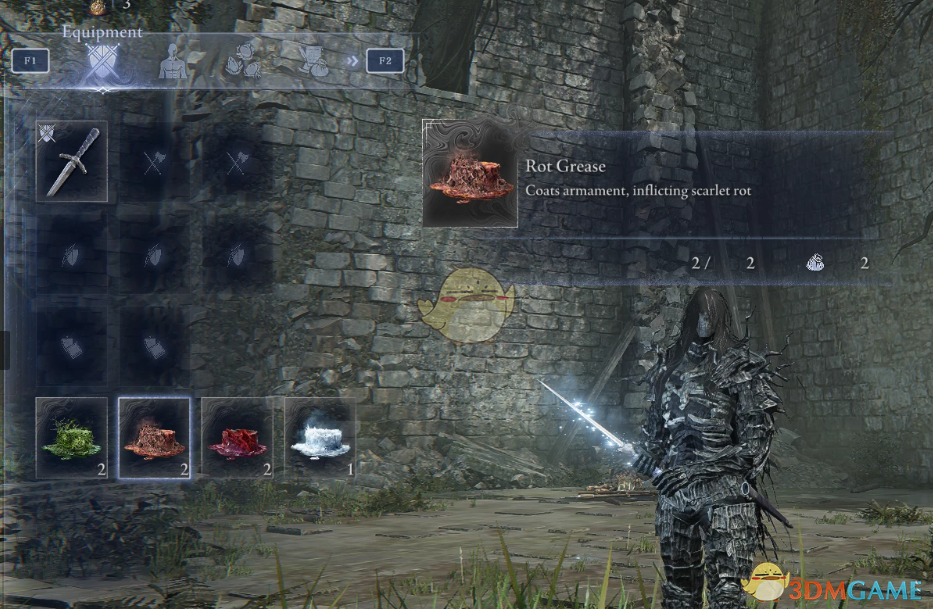The height and width of the screenshot is (609, 933).
Task: Pick the white frost grease slot
Action: [x=320, y=438]
